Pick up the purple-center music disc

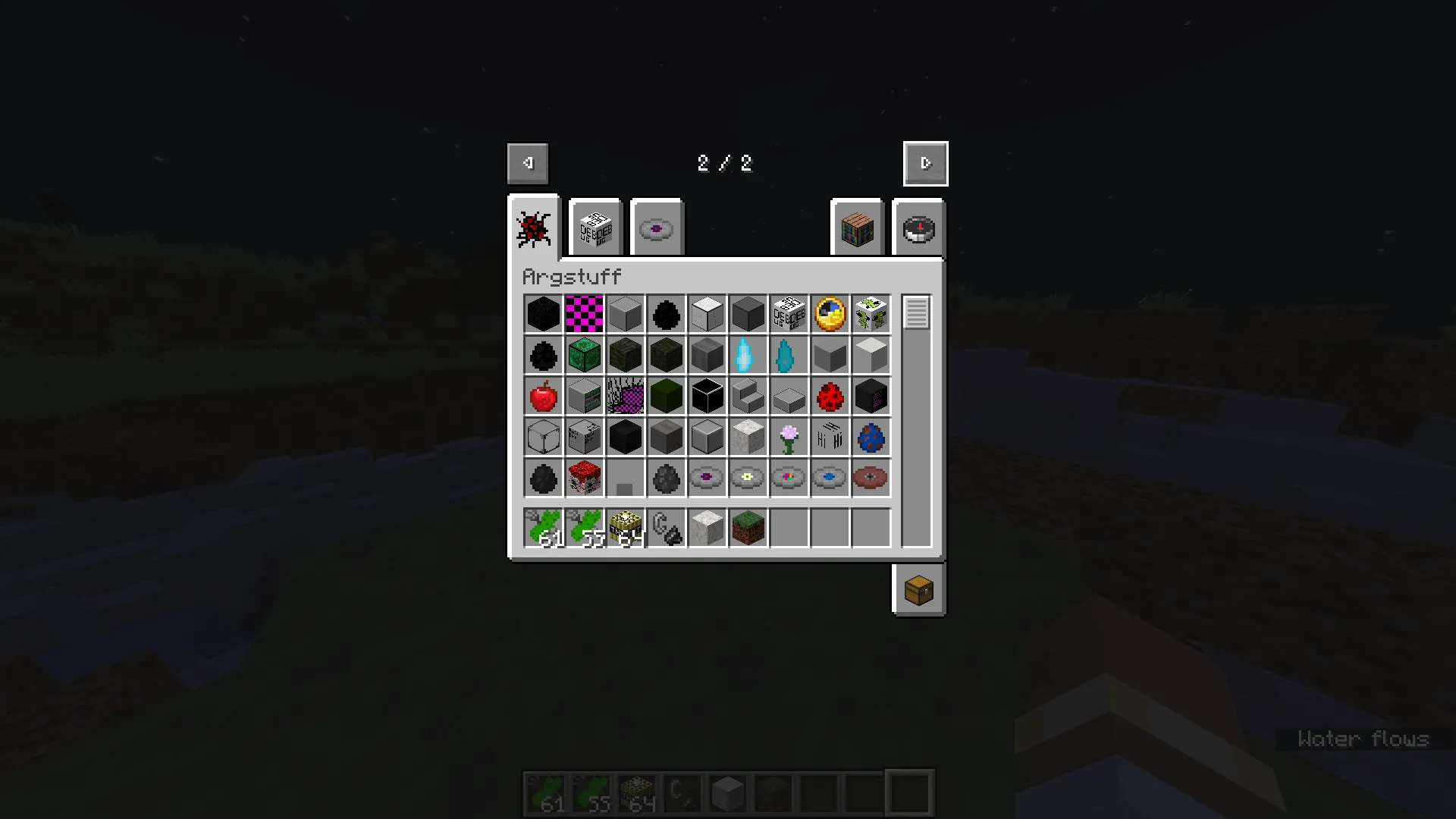point(707,478)
